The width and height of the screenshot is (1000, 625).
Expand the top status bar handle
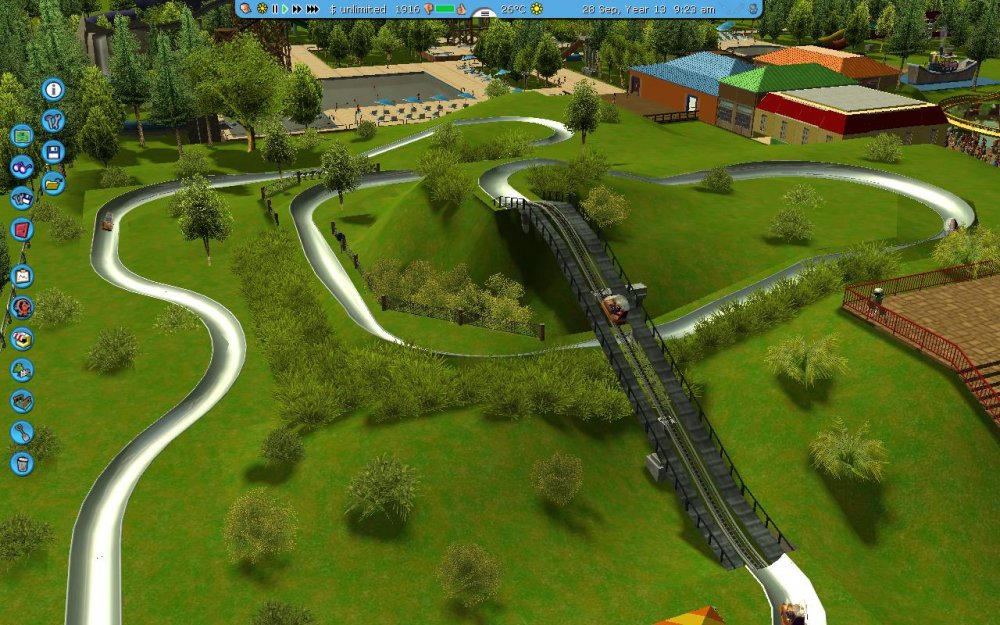483,14
